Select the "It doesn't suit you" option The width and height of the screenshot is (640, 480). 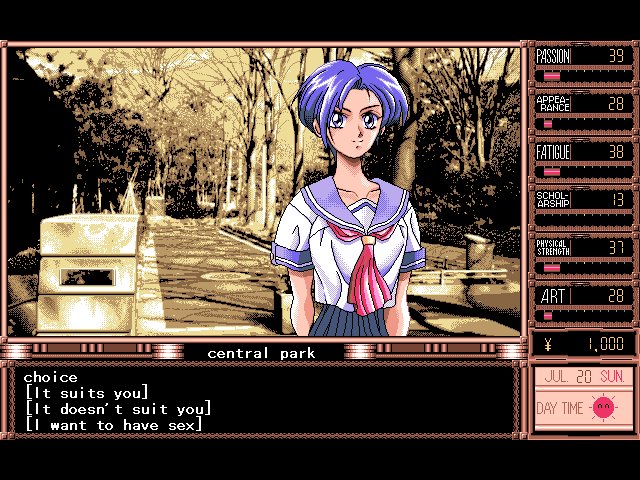[x=118, y=409]
